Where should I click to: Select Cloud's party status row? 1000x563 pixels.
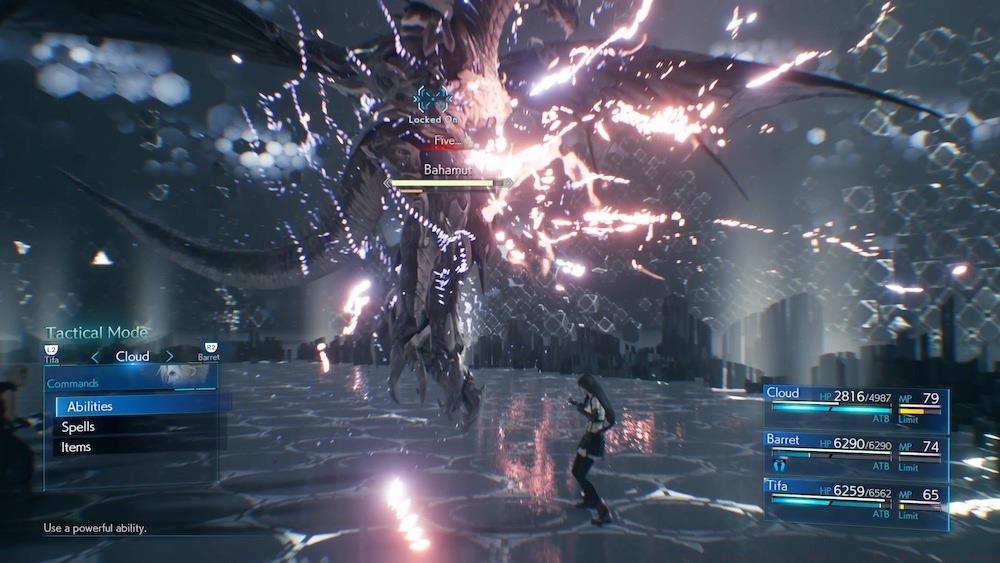click(x=855, y=409)
